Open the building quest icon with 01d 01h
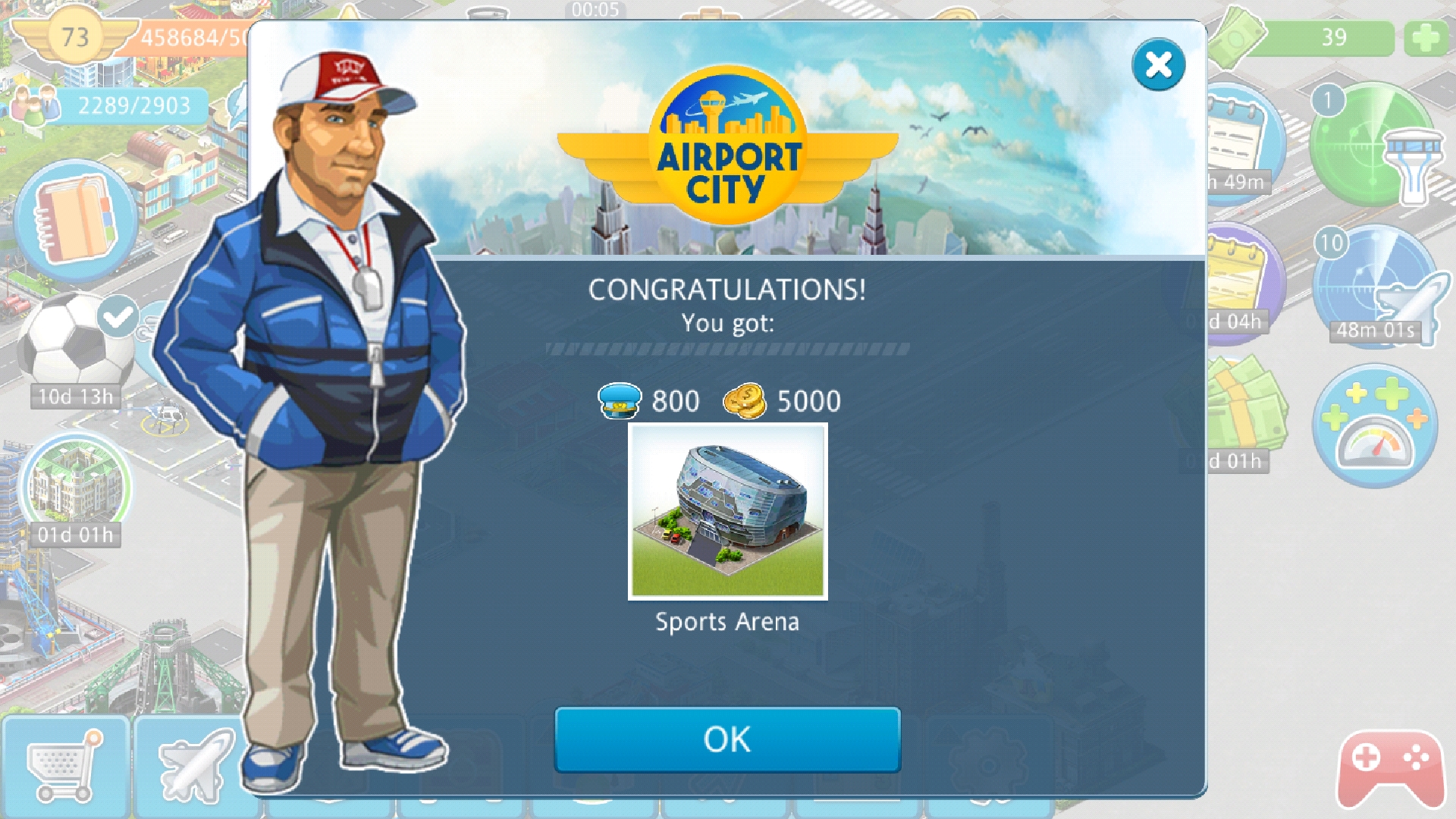1456x819 pixels. (74, 485)
